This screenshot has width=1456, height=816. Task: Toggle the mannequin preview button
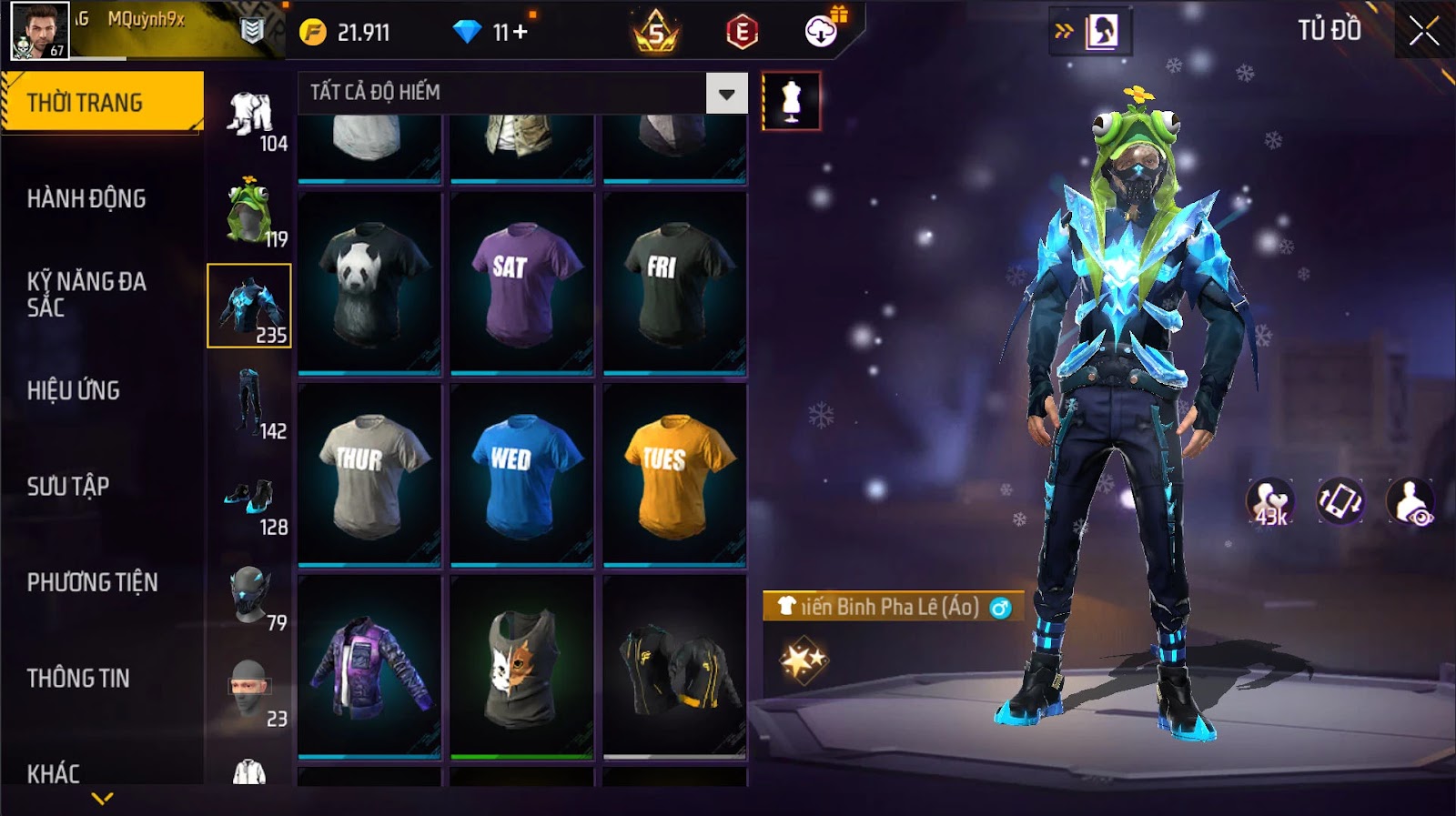click(791, 101)
